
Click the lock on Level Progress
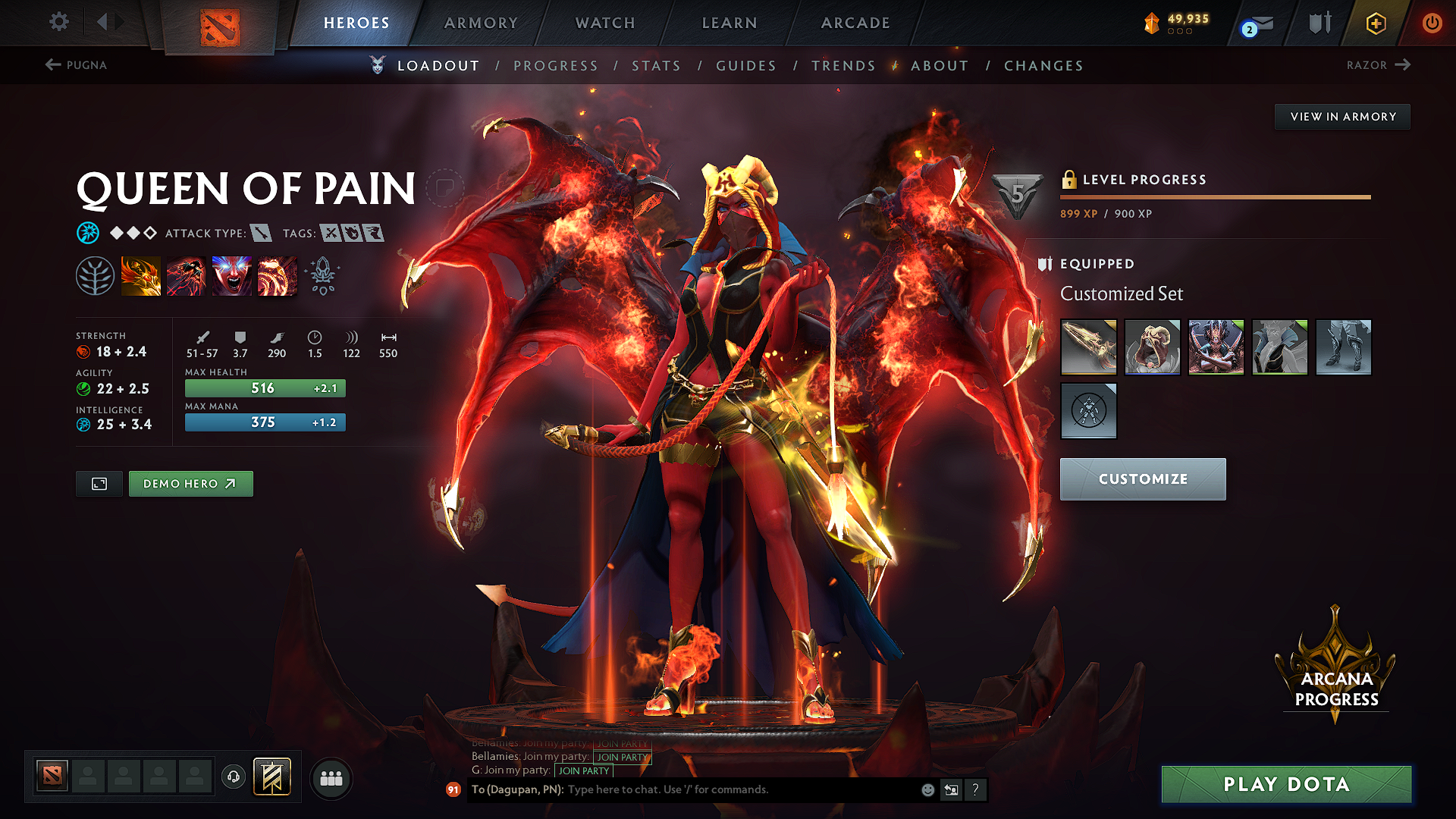[1070, 180]
